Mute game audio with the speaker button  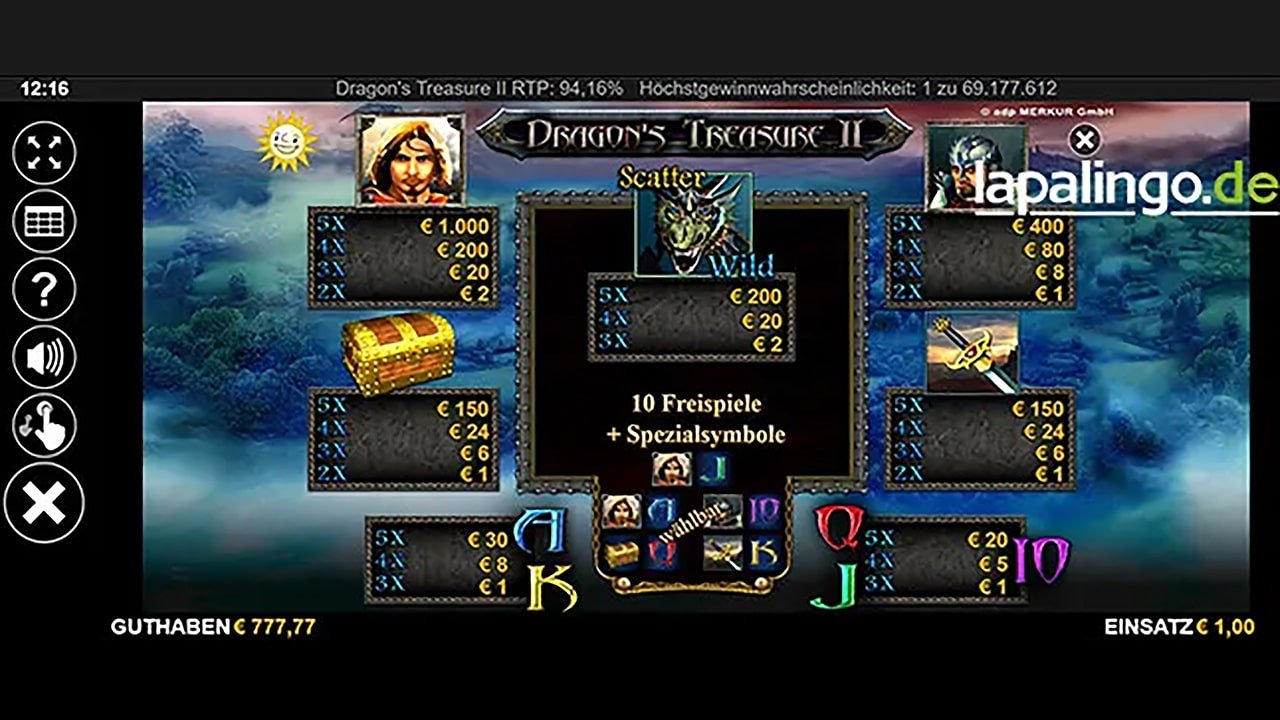[x=42, y=357]
